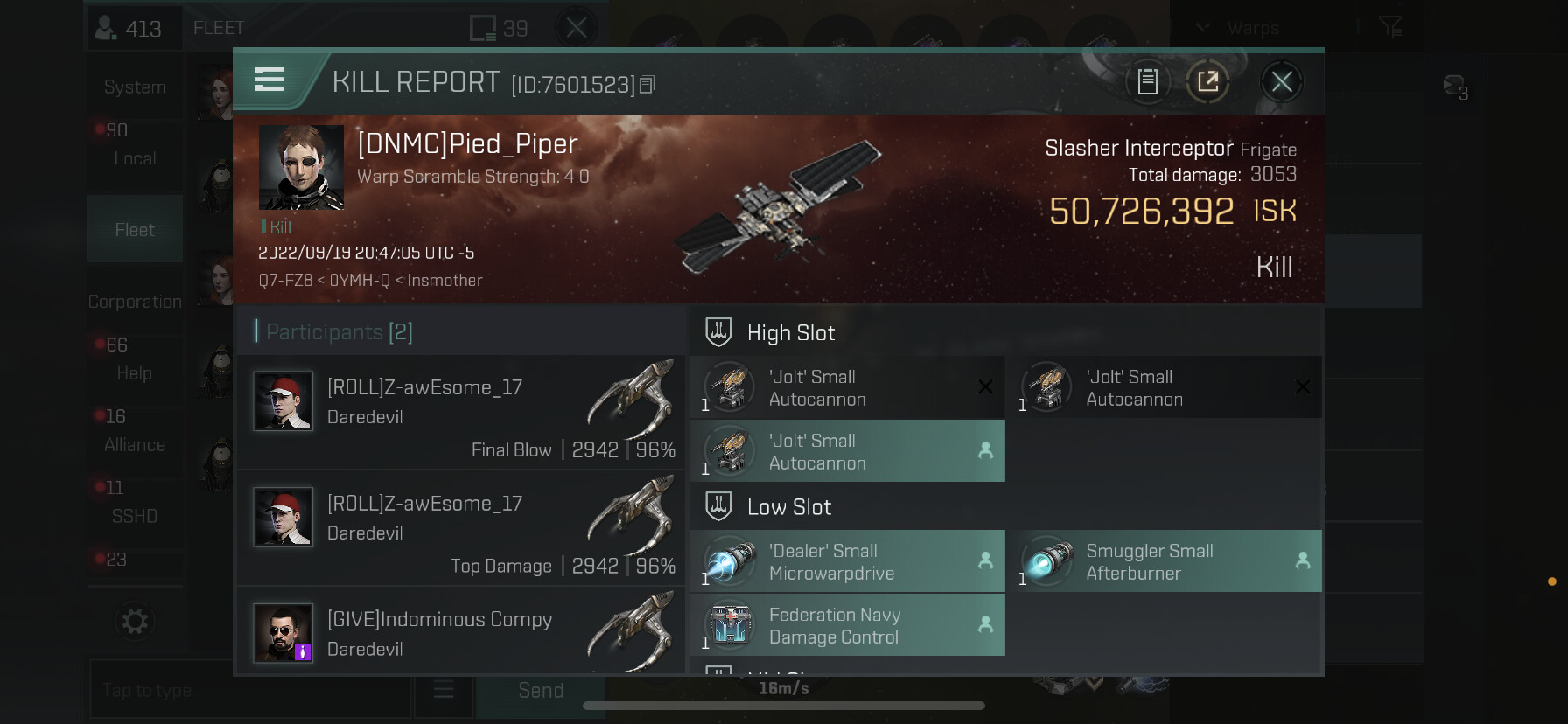Focus the Tap to type chat box
1568x724 pixels.
point(249,691)
